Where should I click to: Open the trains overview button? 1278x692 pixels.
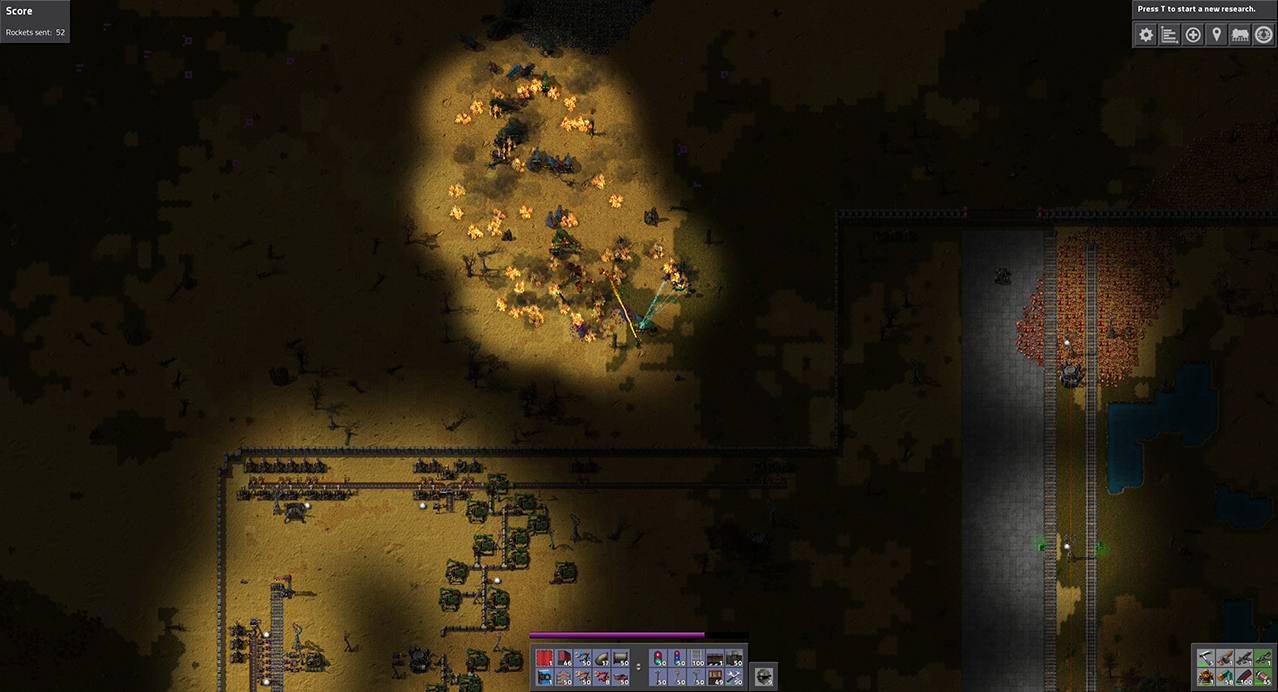(x=1240, y=35)
